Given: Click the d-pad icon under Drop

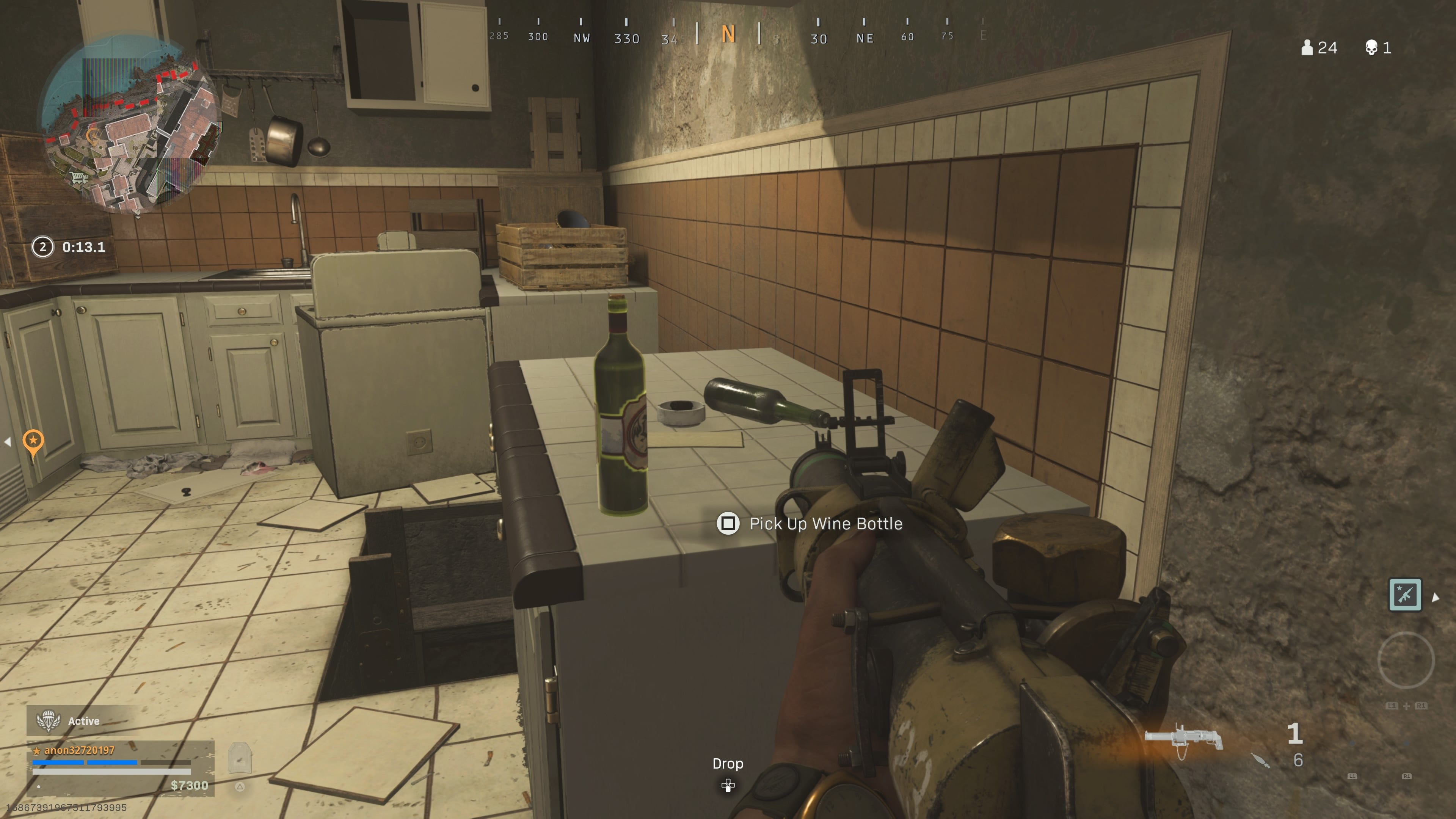Looking at the screenshot, I should [x=728, y=786].
